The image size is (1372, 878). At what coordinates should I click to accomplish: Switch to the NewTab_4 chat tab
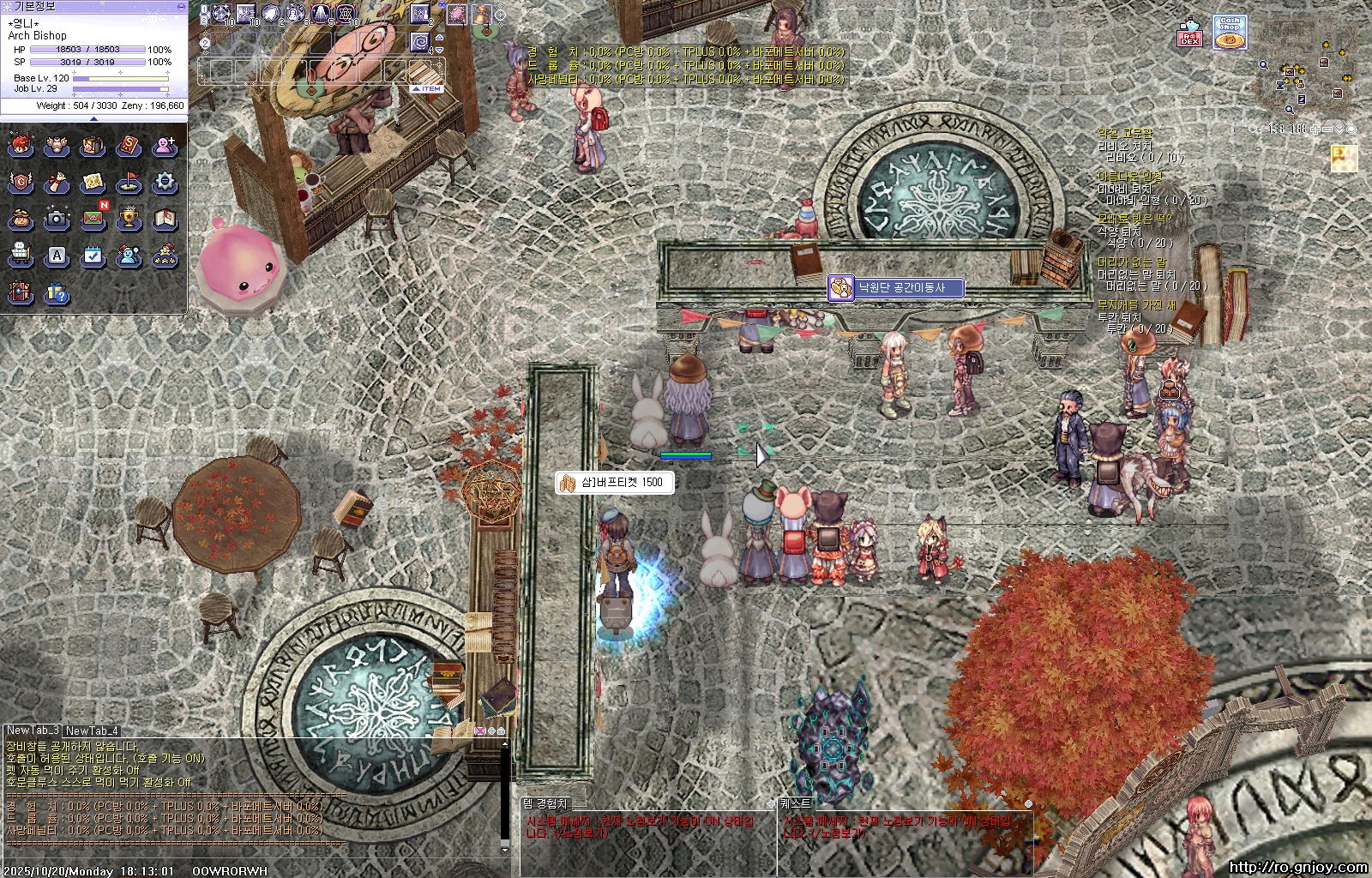coord(92,731)
